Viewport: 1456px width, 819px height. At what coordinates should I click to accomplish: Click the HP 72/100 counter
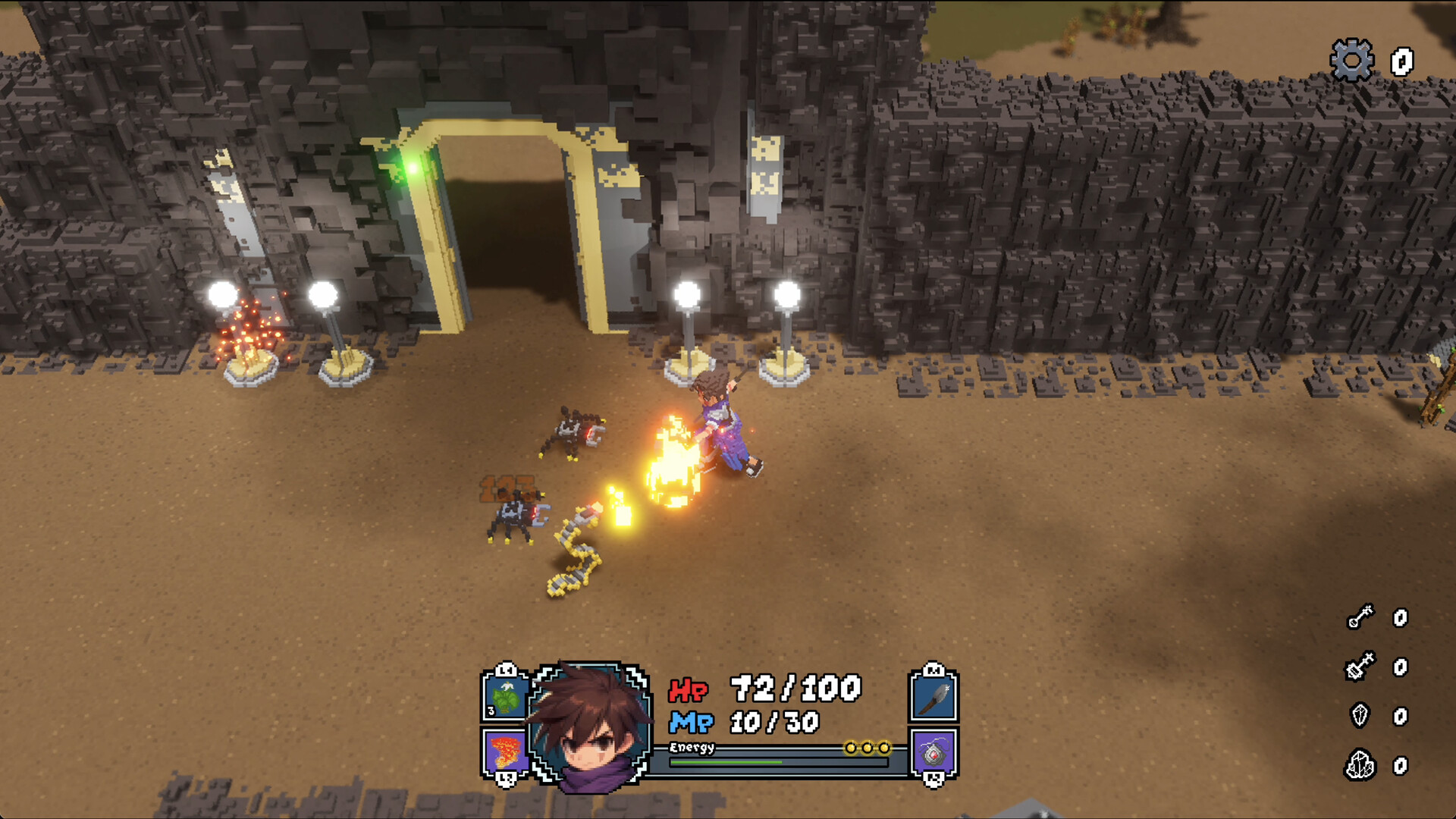tap(789, 690)
